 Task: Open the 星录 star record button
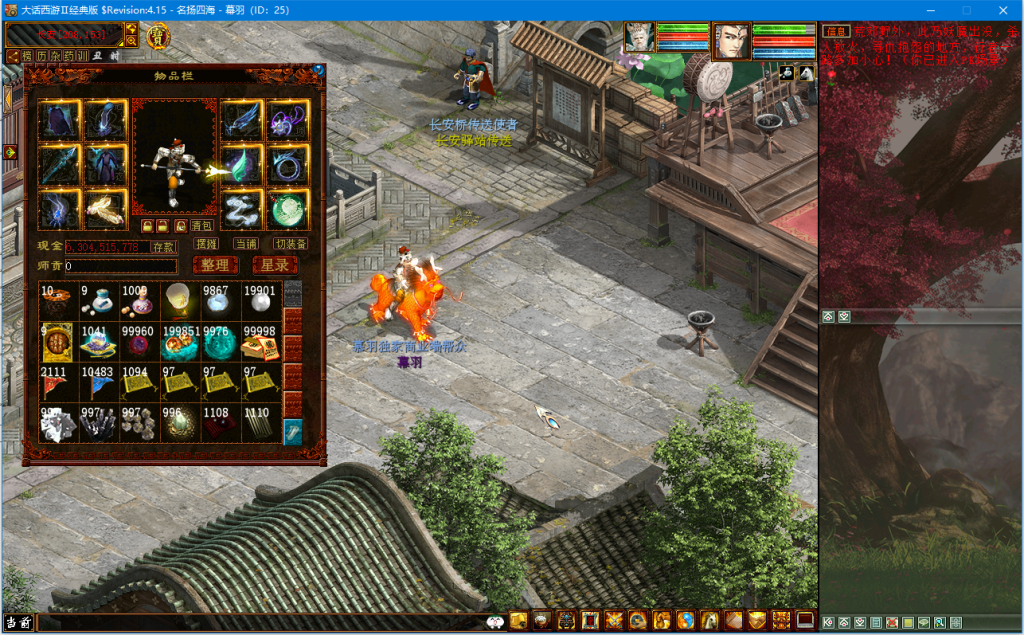tap(275, 265)
